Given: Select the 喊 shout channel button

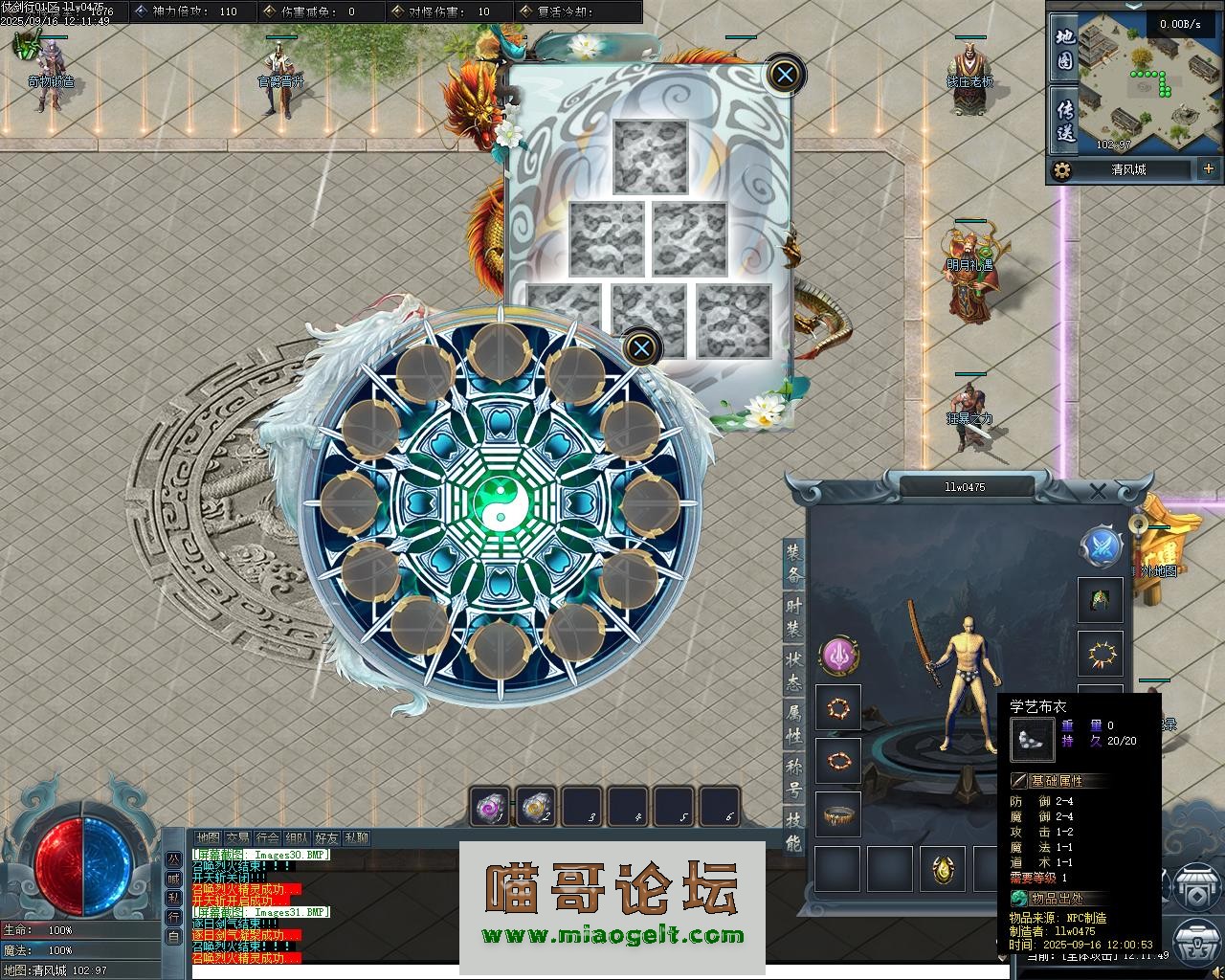Looking at the screenshot, I should tap(173, 879).
